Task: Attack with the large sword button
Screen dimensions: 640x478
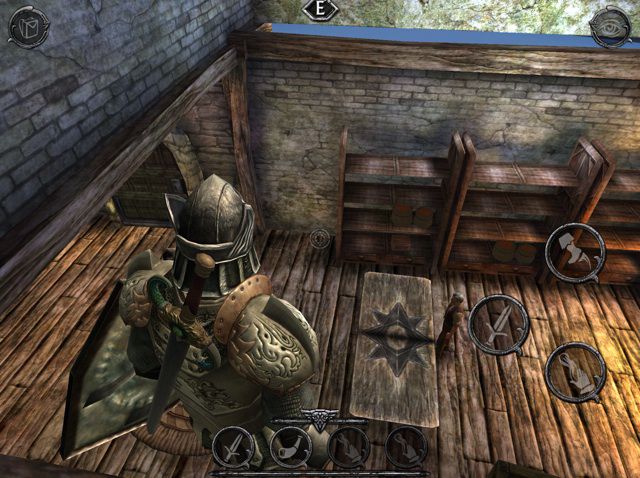Action: tap(498, 324)
